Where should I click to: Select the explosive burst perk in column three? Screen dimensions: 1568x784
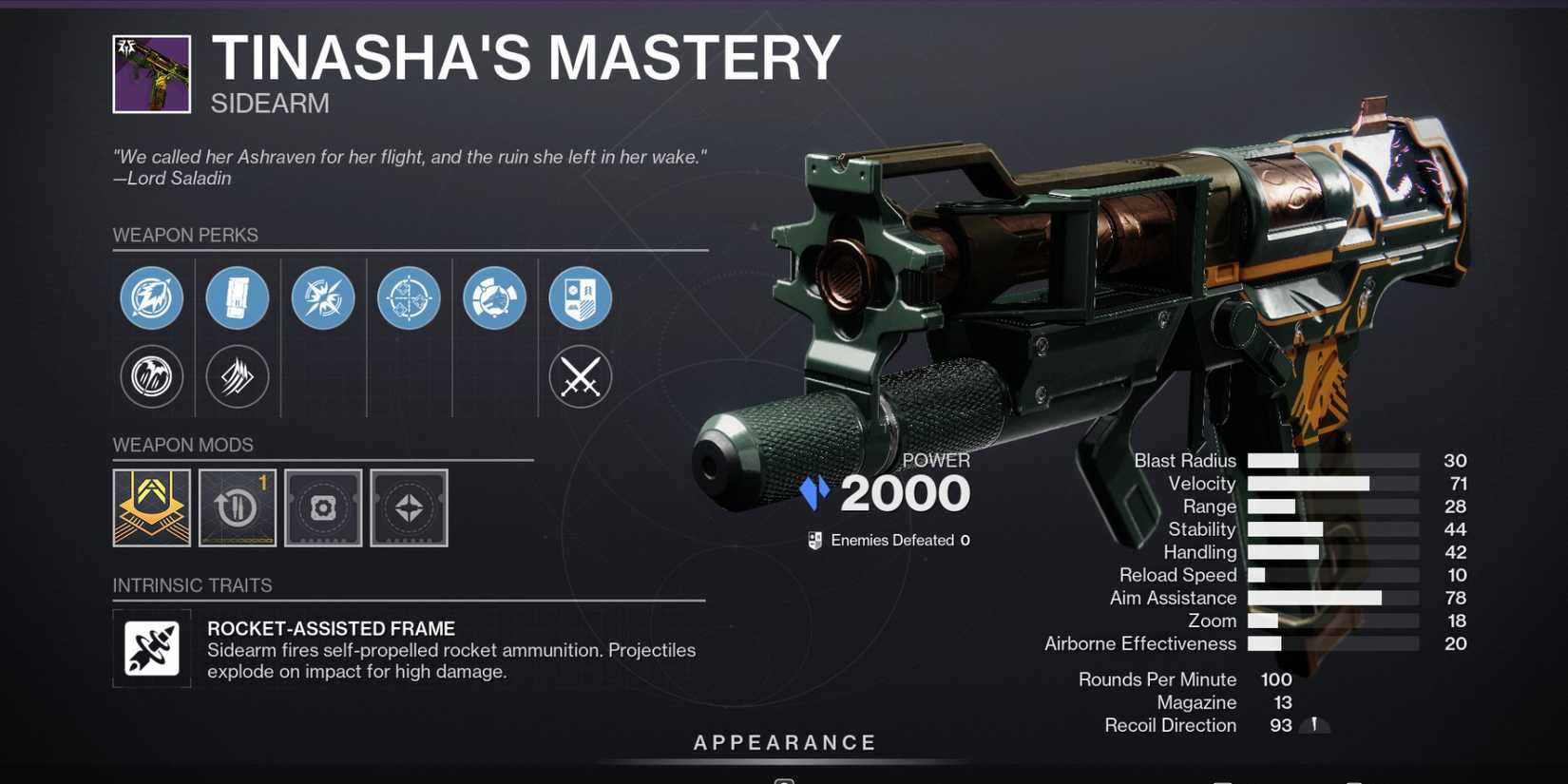point(323,297)
